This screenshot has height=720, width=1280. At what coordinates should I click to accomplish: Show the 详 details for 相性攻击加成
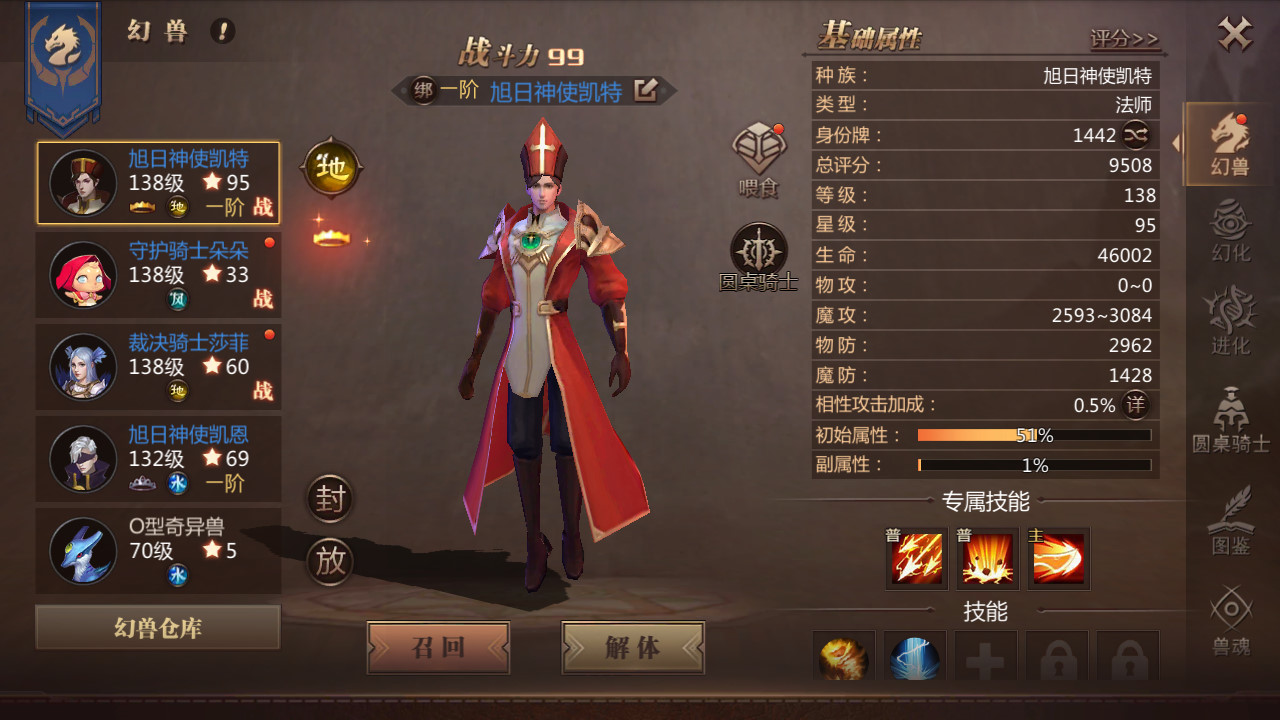pos(1135,405)
